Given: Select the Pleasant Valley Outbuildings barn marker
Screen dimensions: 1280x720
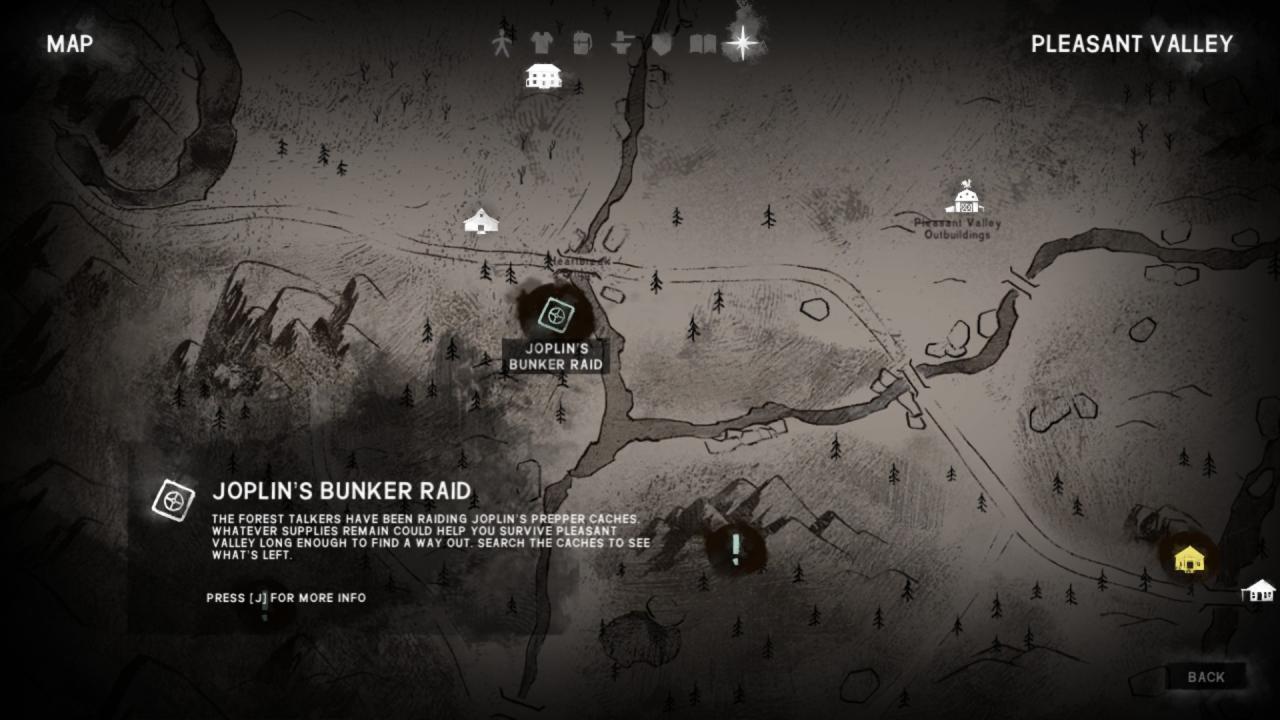Looking at the screenshot, I should click(964, 198).
